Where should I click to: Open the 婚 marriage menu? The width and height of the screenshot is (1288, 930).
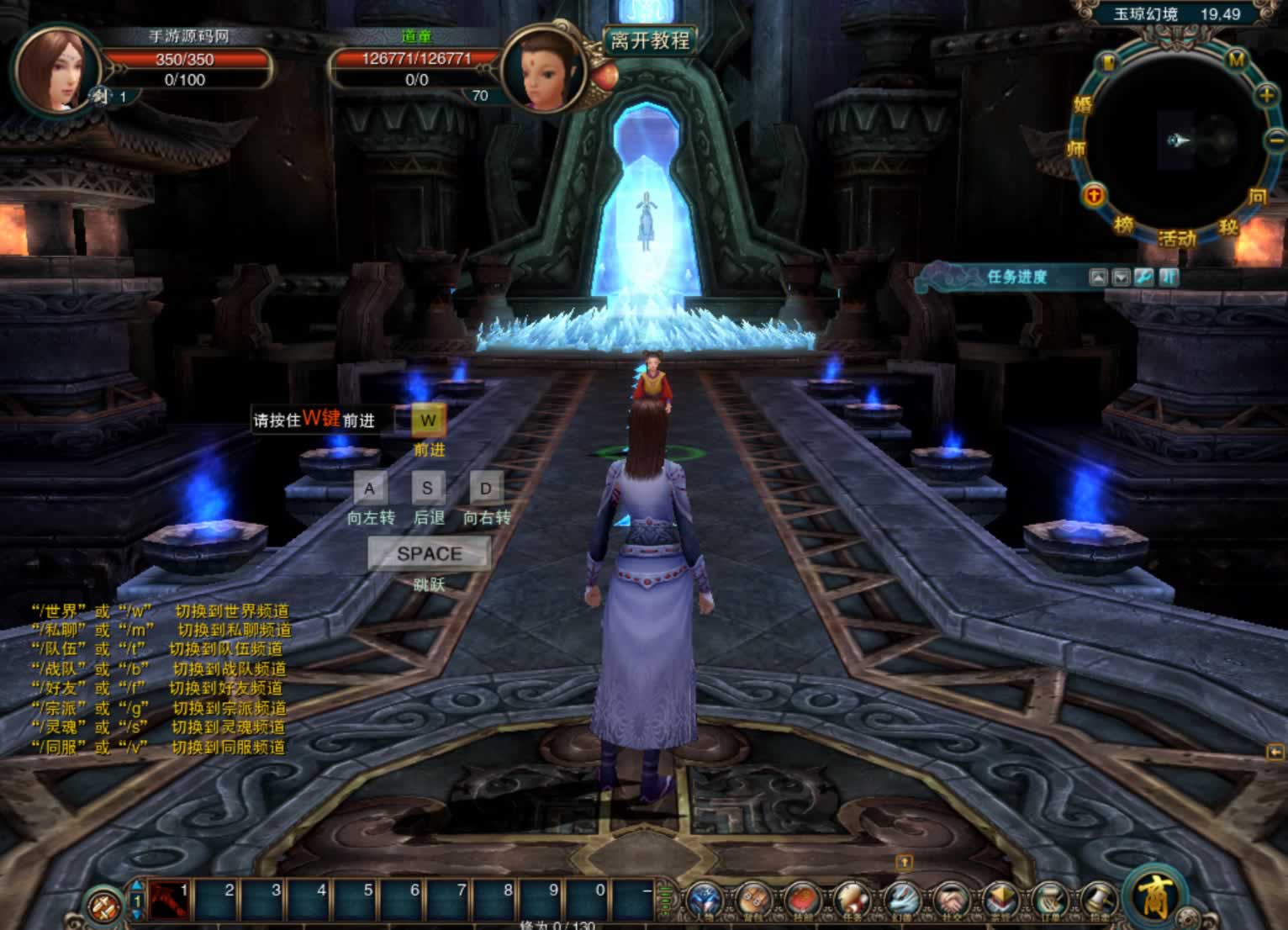[1083, 105]
